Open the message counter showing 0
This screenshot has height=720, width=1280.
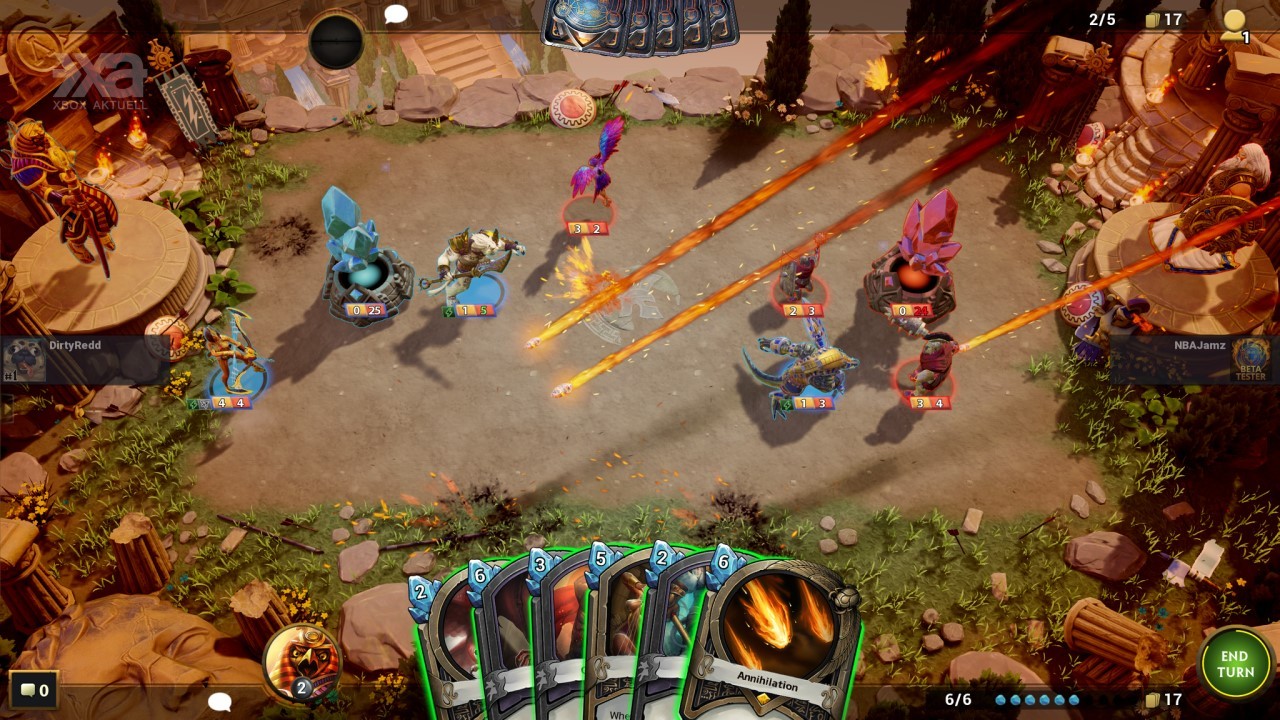pyautogui.click(x=33, y=689)
